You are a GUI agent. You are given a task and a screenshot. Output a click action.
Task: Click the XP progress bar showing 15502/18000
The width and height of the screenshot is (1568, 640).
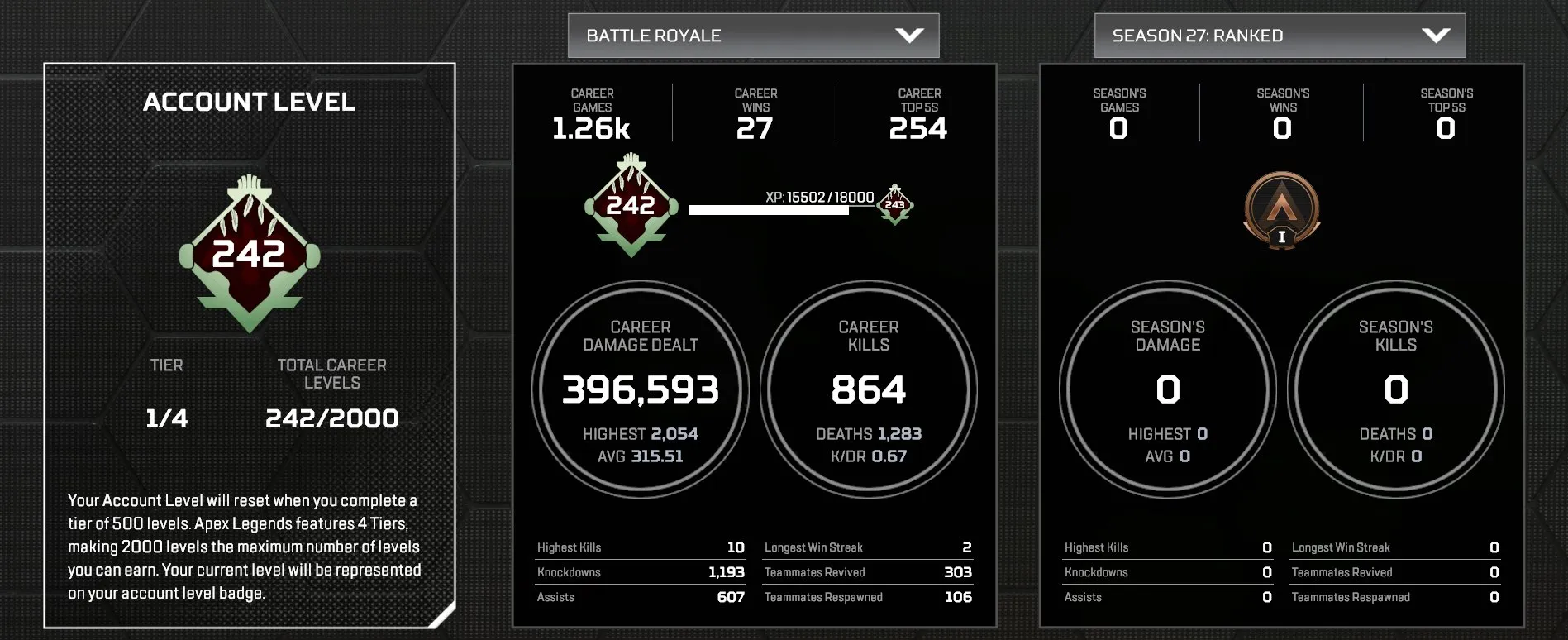768,209
